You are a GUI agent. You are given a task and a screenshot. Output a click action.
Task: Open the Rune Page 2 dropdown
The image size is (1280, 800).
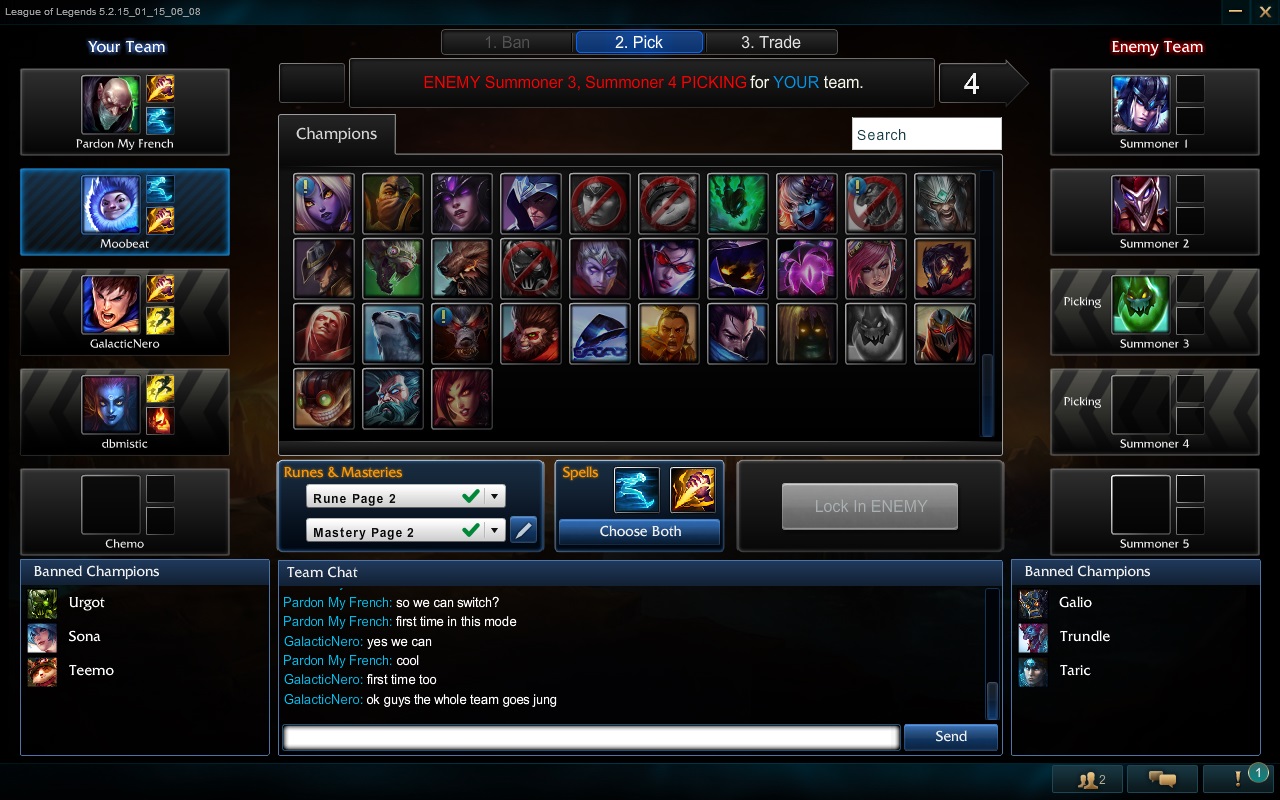tap(493, 495)
